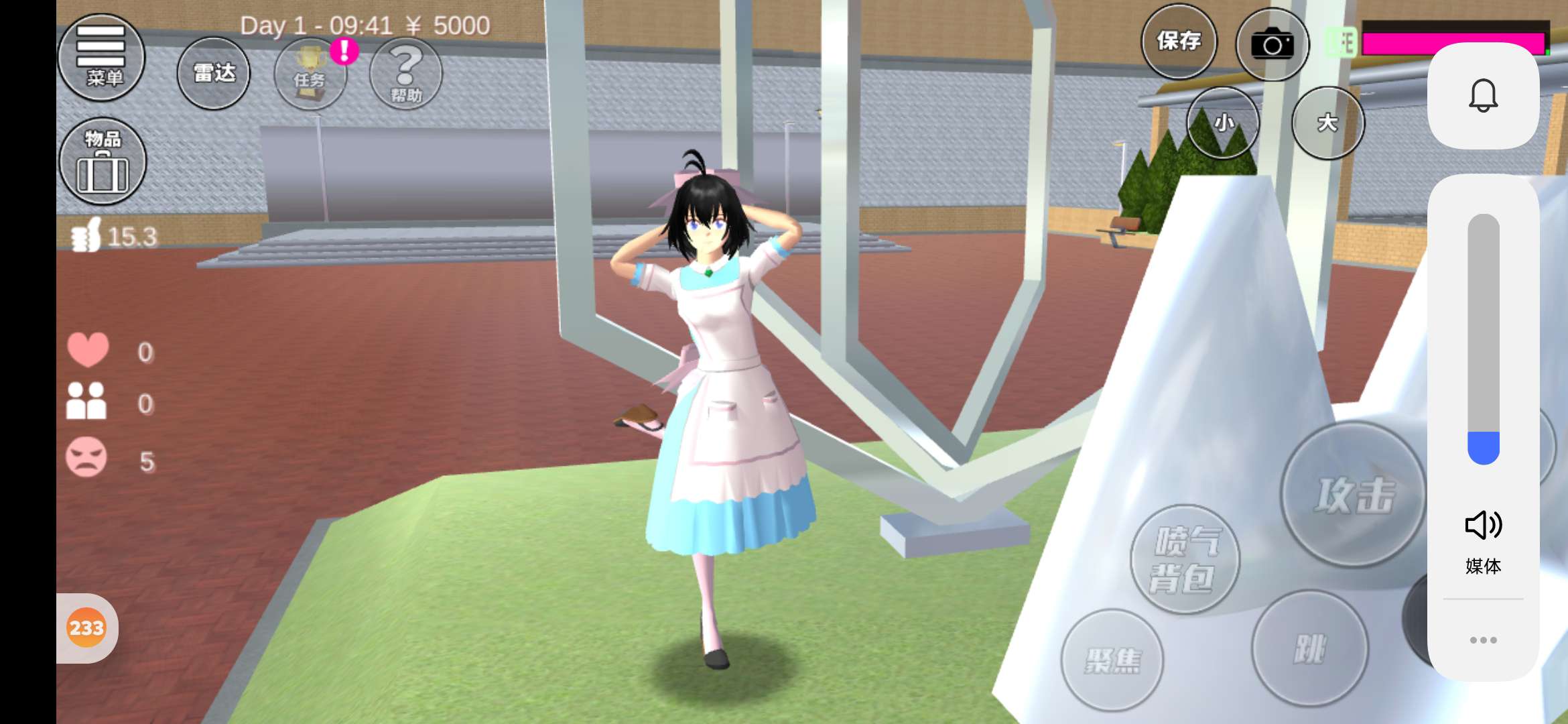
Task: Select the 大 size button
Action: 1327,123
